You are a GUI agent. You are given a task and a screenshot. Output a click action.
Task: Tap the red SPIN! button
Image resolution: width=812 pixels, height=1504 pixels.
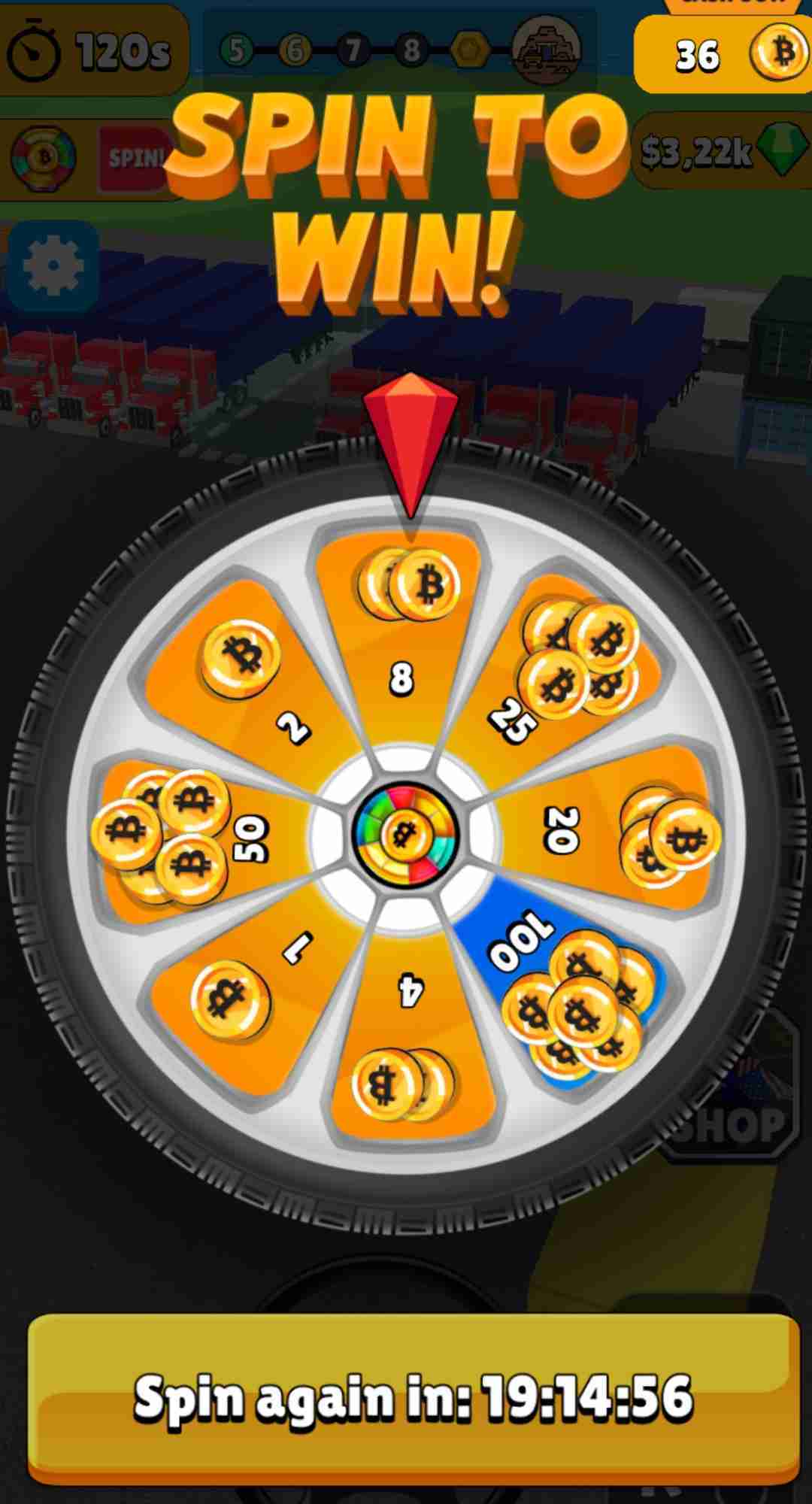coord(135,158)
